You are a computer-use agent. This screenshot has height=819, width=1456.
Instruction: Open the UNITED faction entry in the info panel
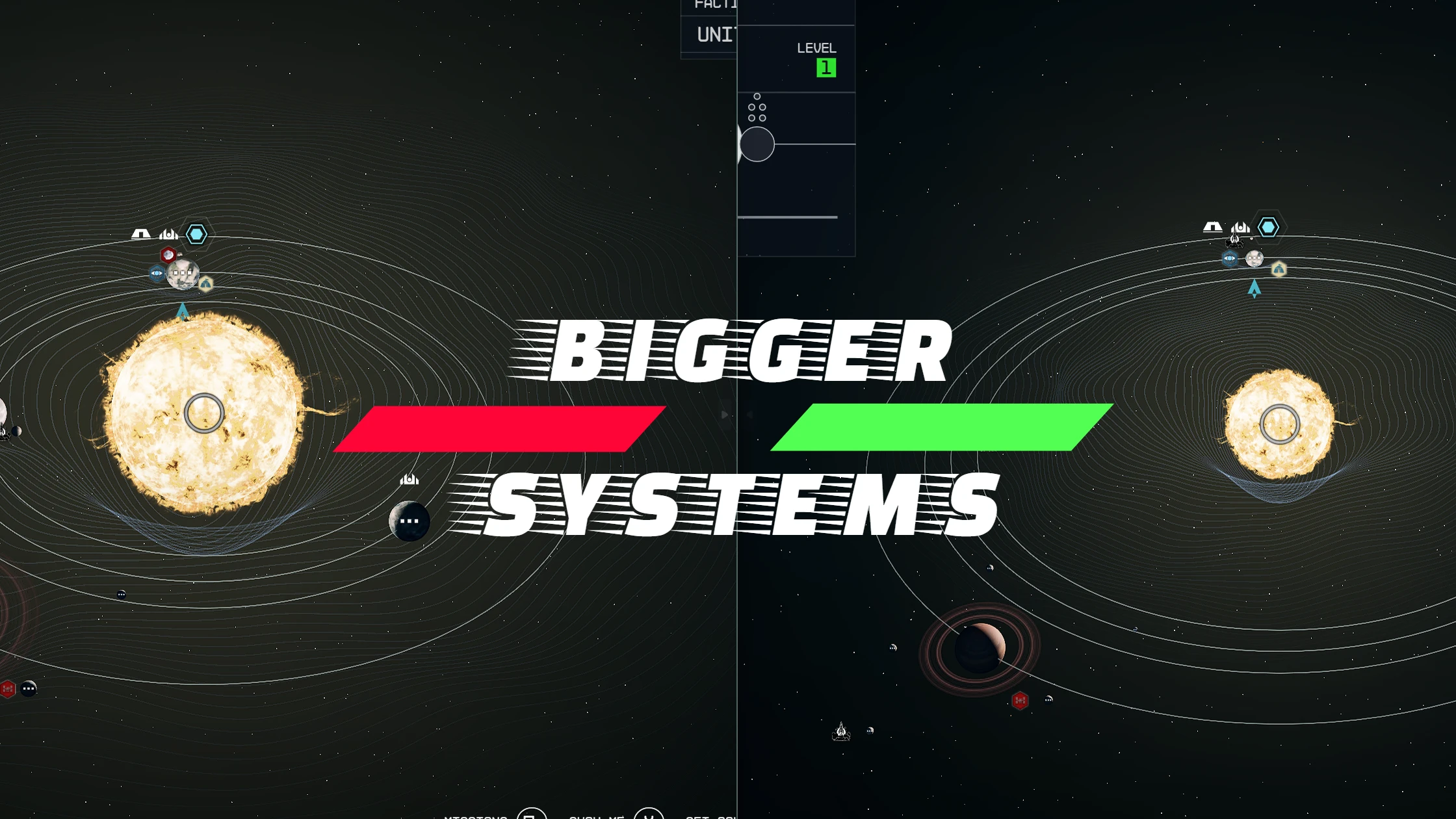click(x=714, y=34)
